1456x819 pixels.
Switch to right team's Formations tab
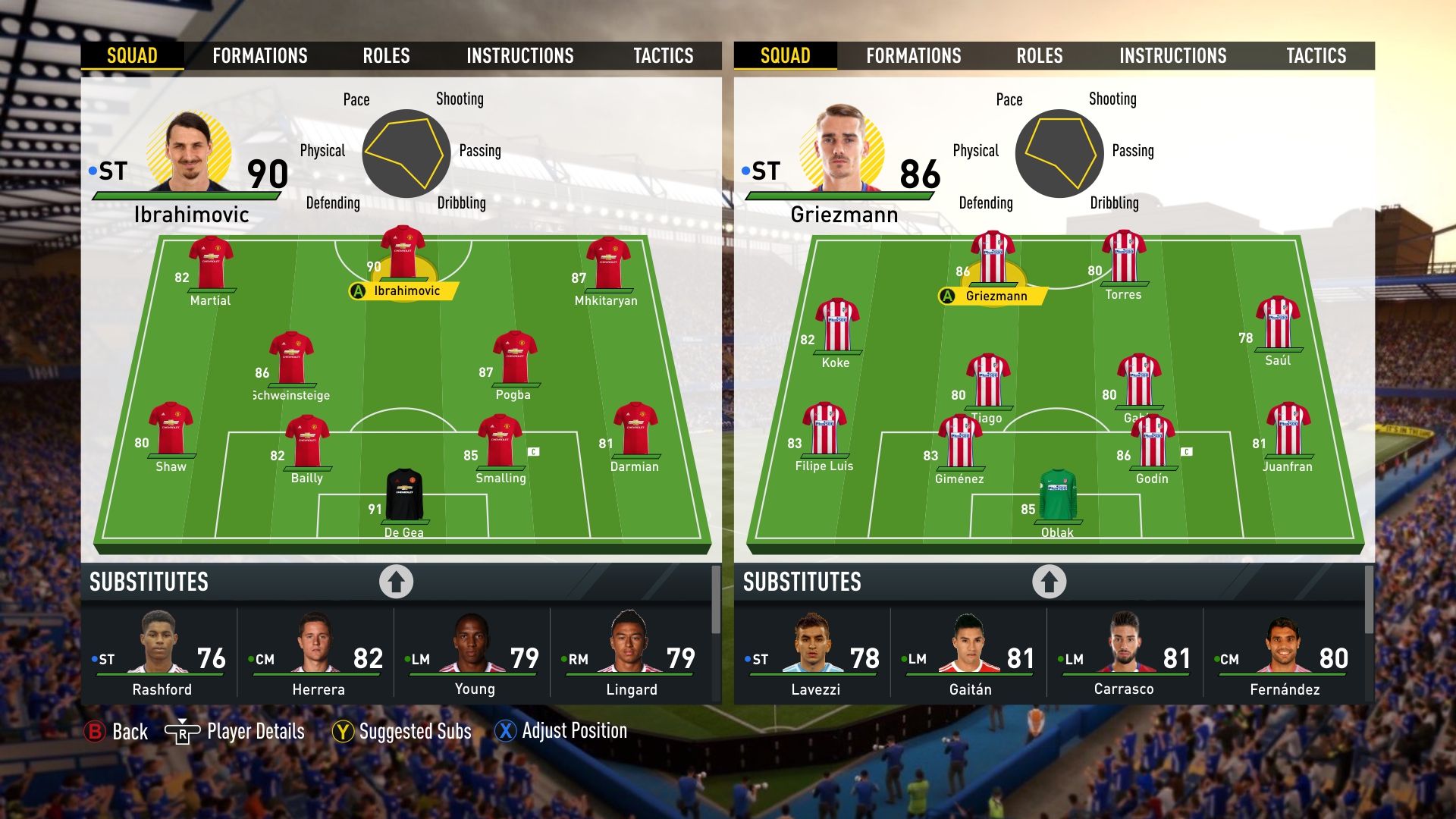tap(913, 56)
